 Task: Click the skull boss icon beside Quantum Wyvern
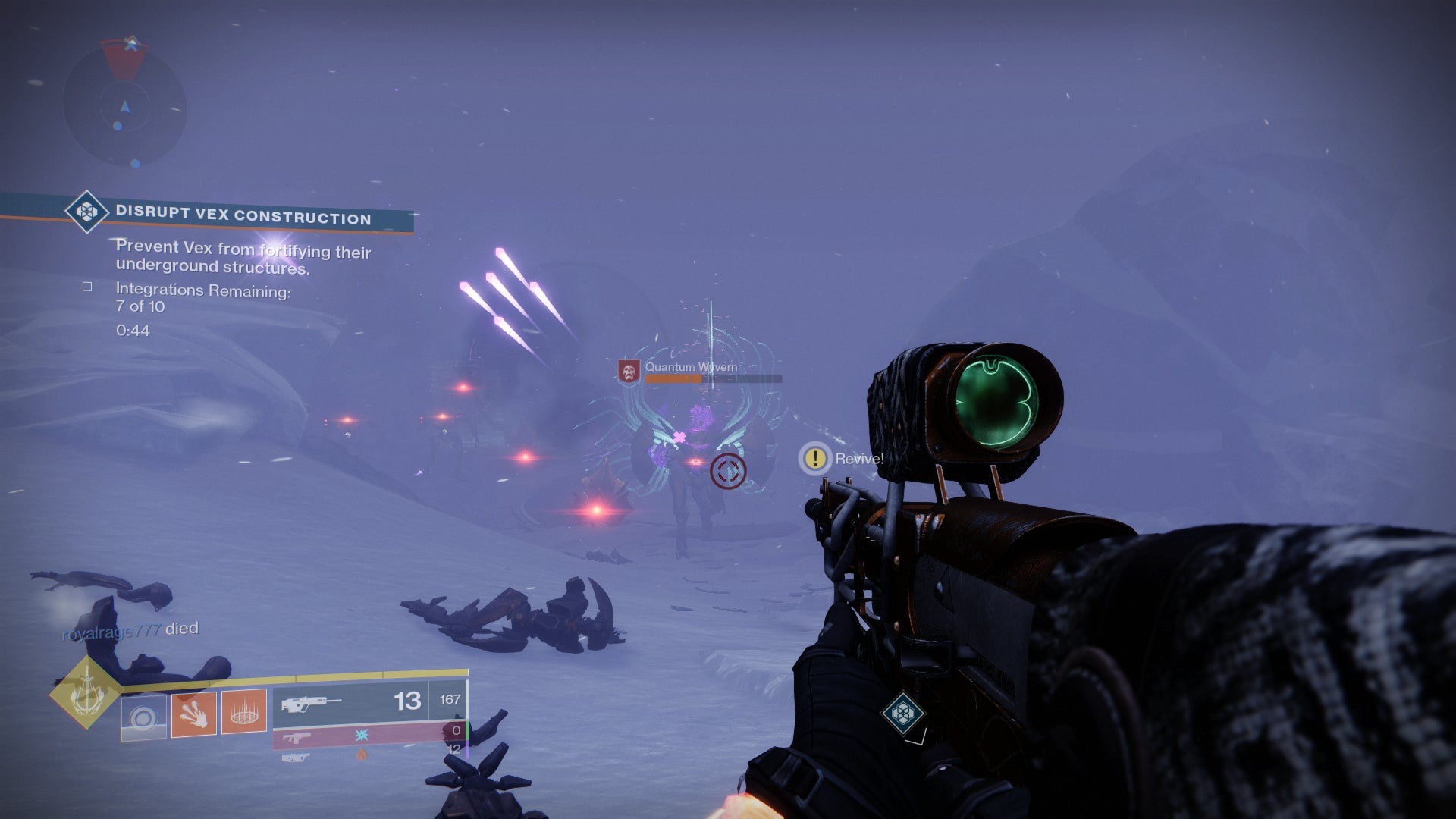(x=628, y=371)
